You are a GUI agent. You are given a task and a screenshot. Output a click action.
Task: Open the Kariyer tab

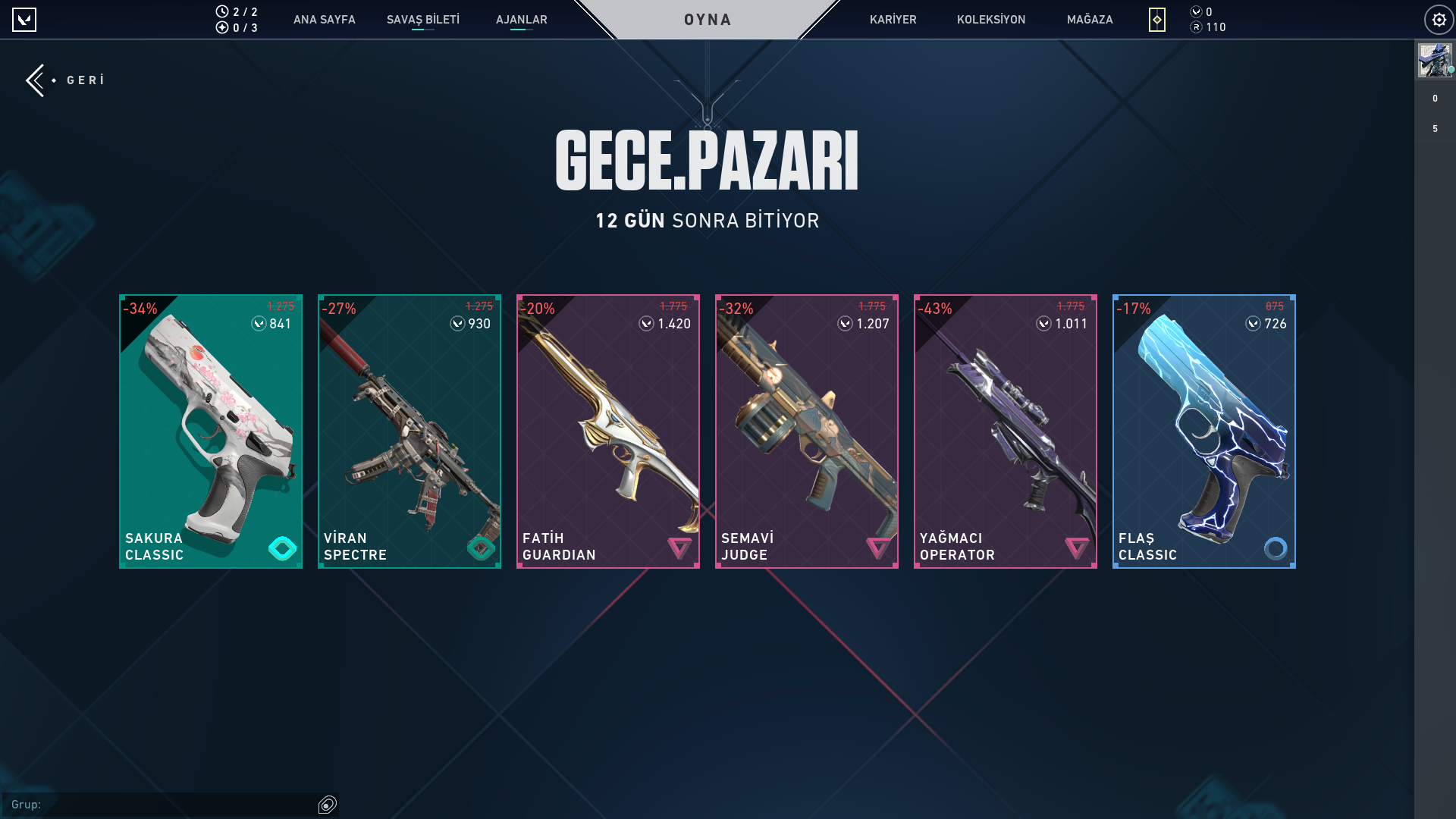click(x=893, y=20)
